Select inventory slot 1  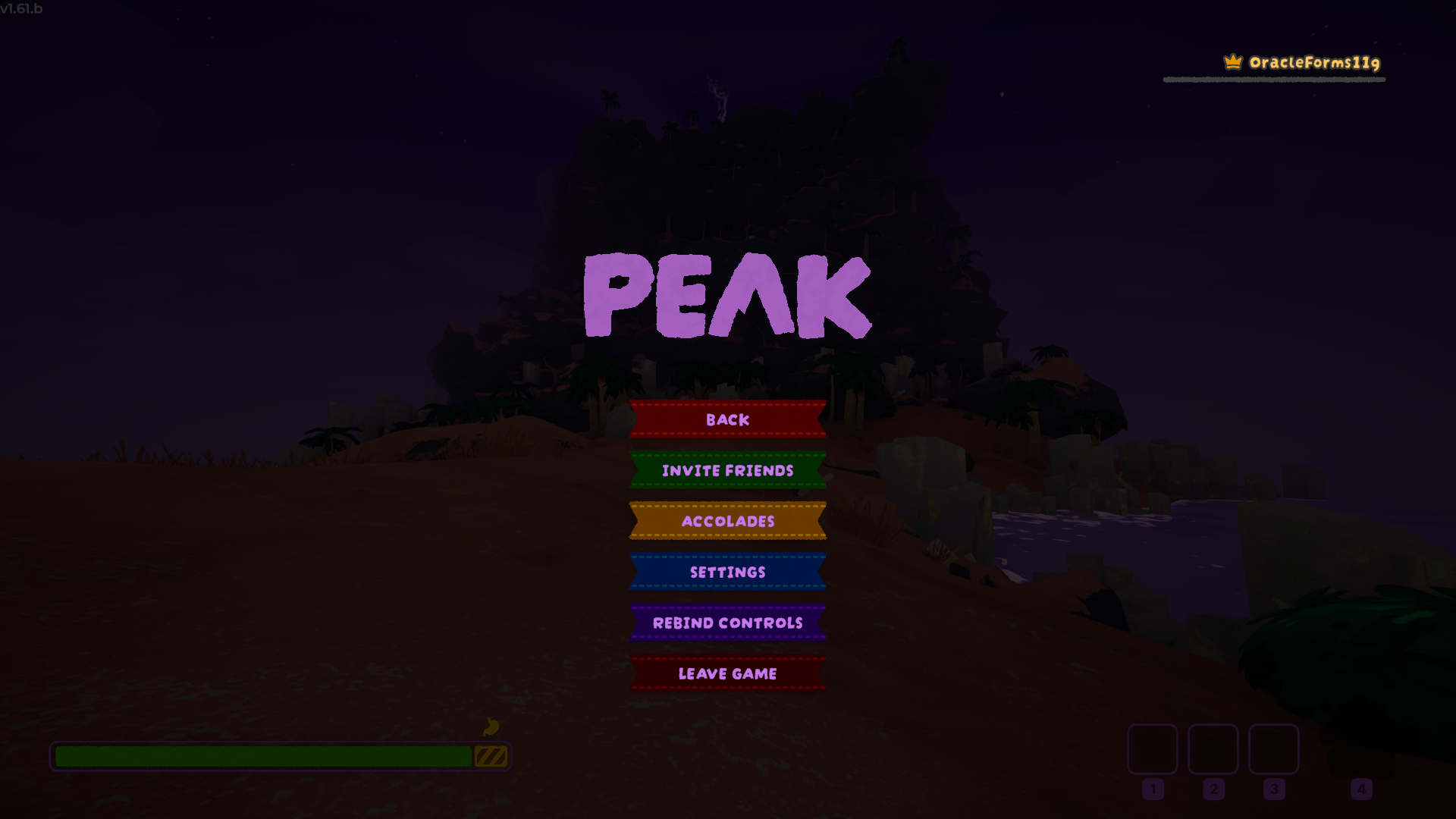1153,751
